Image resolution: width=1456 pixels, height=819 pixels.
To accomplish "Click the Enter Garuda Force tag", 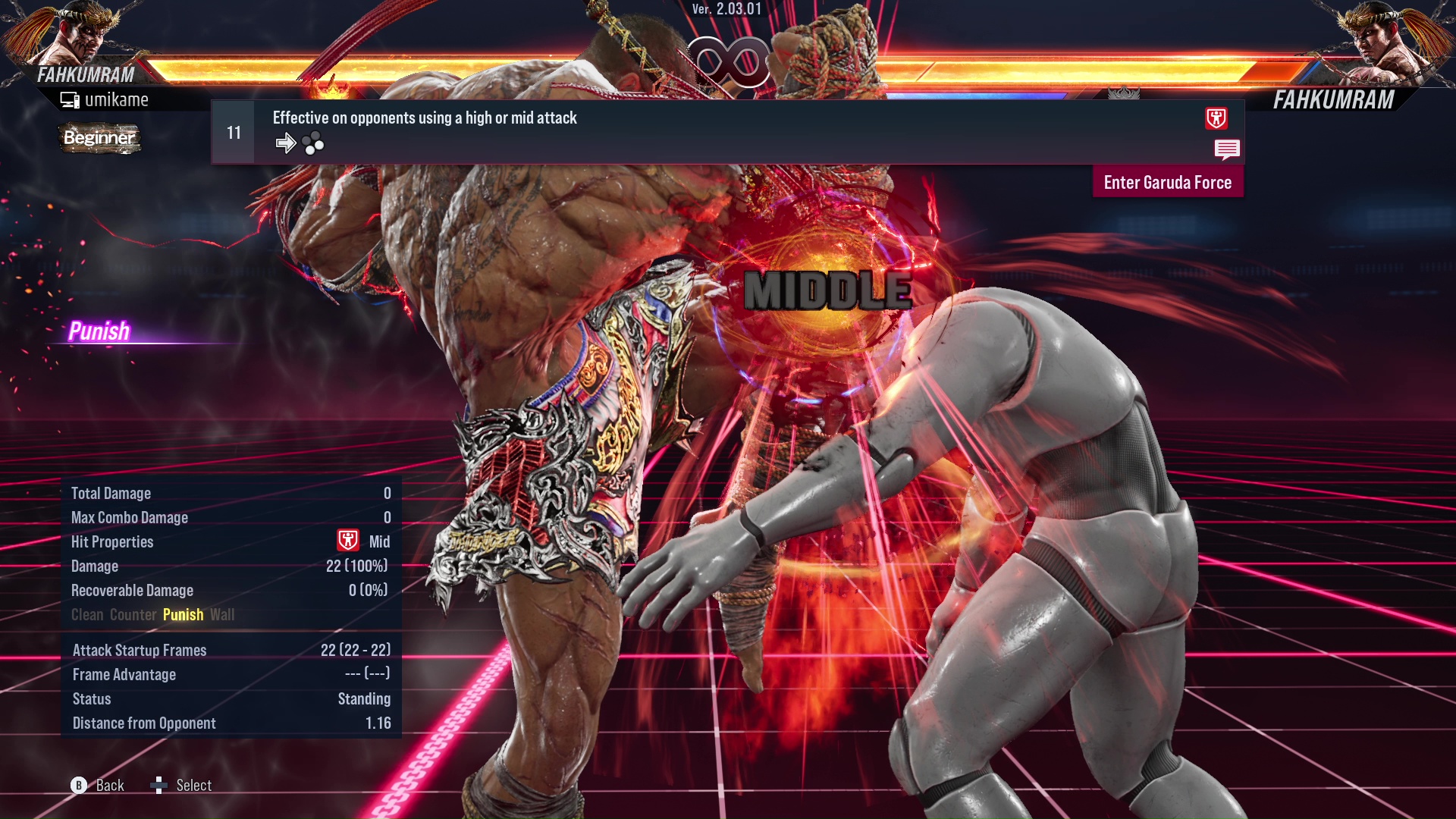I will click(1167, 183).
